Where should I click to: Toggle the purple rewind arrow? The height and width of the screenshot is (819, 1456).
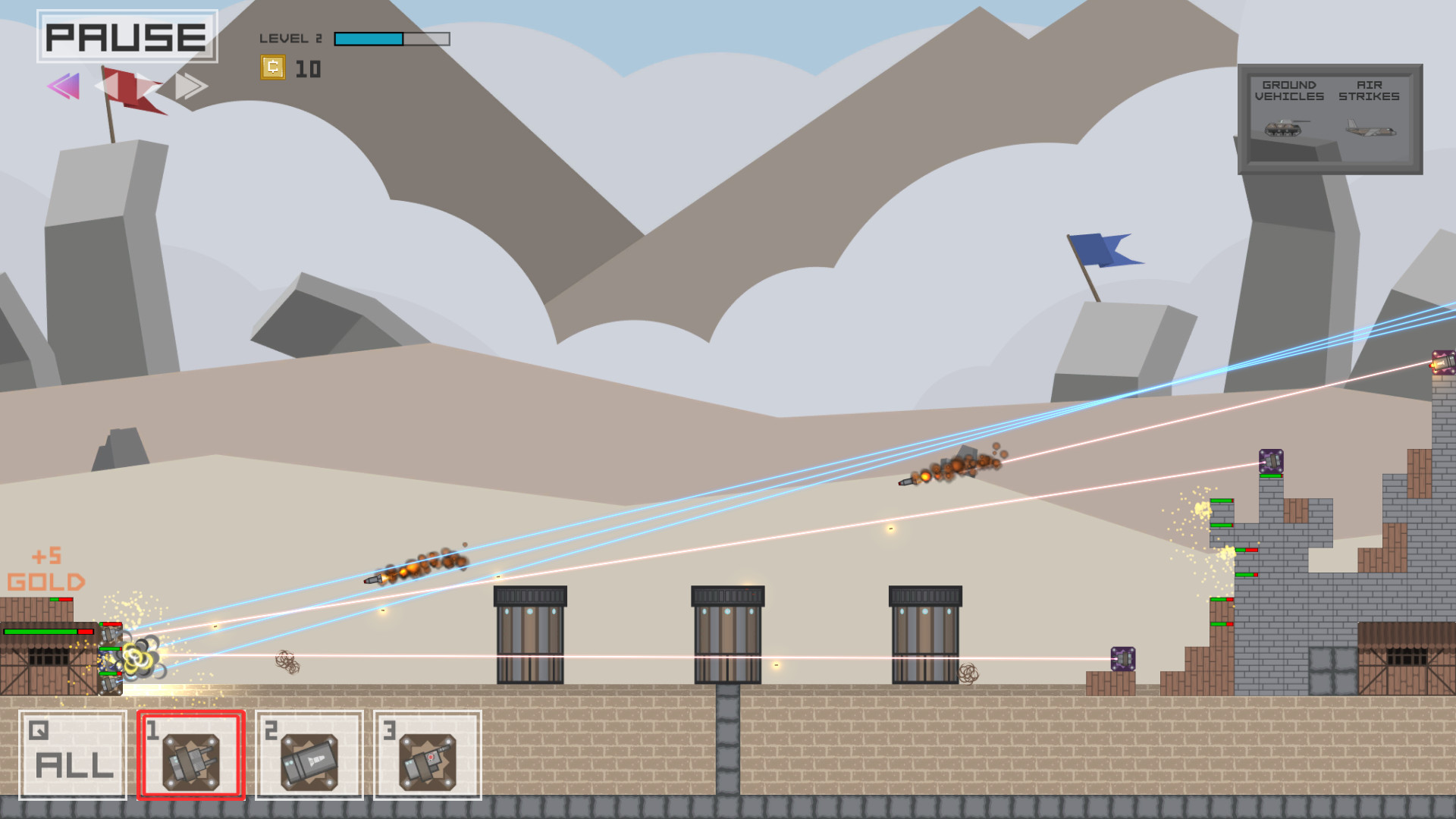click(x=64, y=86)
